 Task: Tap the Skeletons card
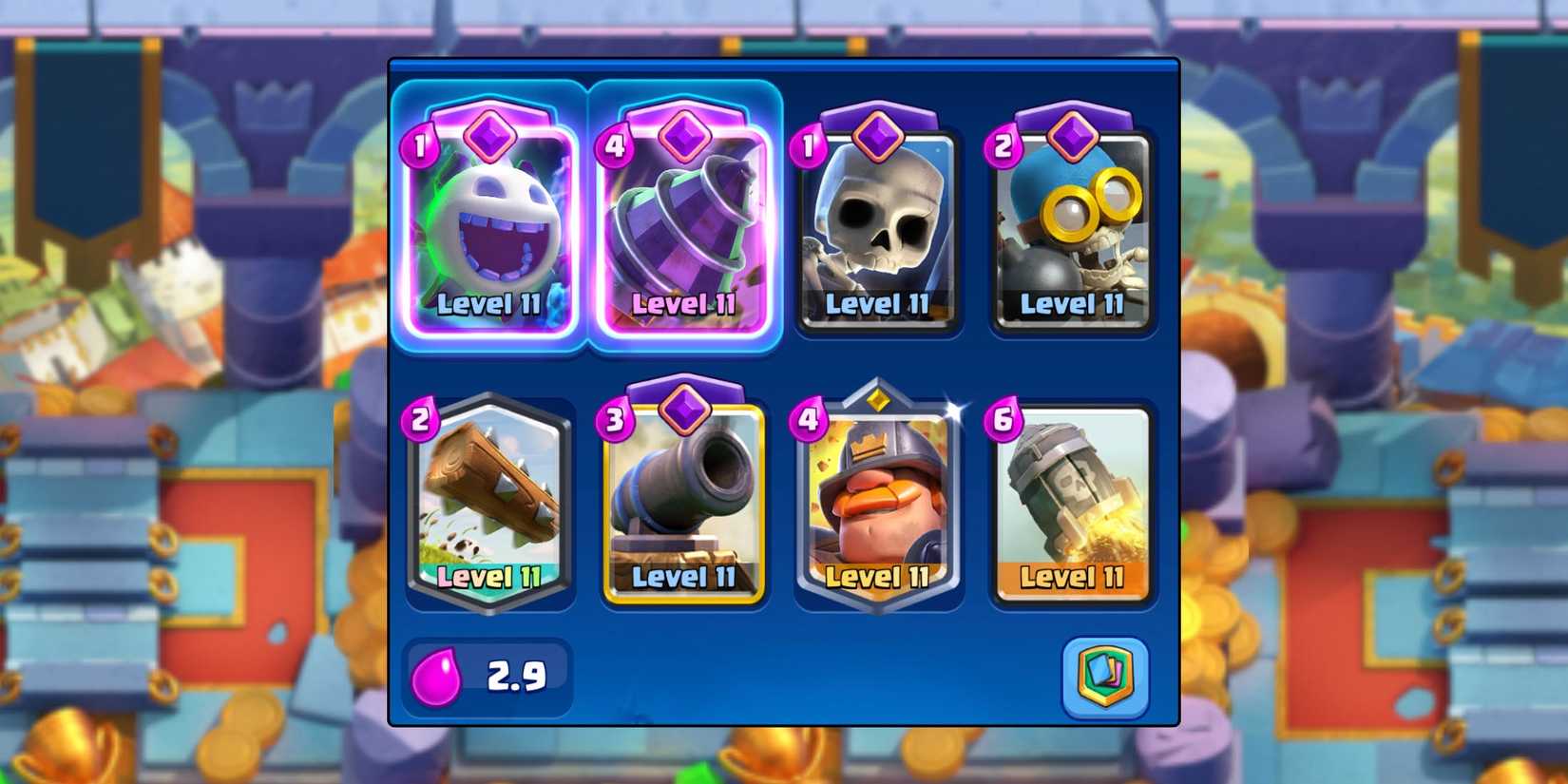(x=879, y=228)
